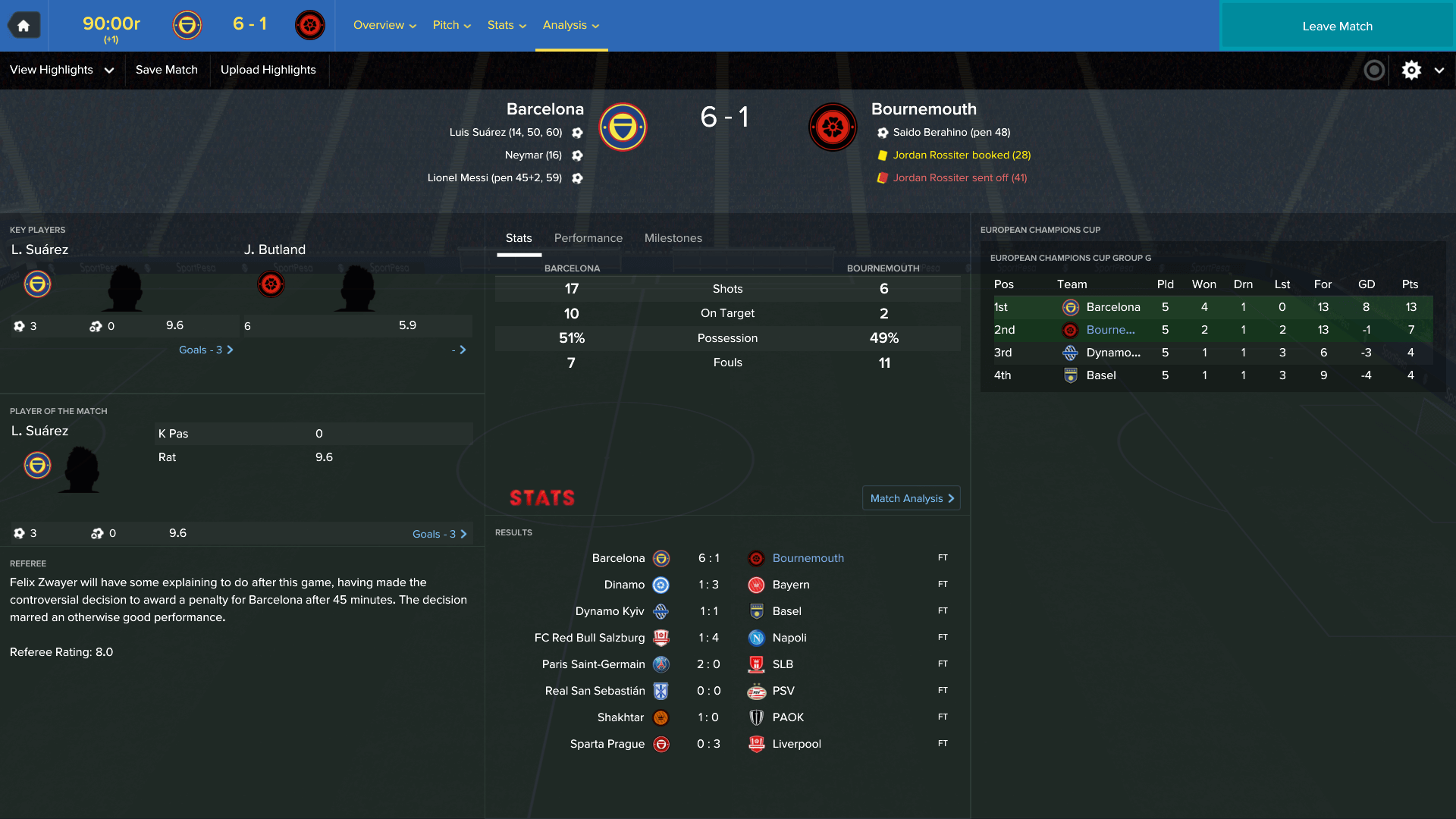Screen dimensions: 1456x819
Task: Select Upload Highlights
Action: pos(268,70)
